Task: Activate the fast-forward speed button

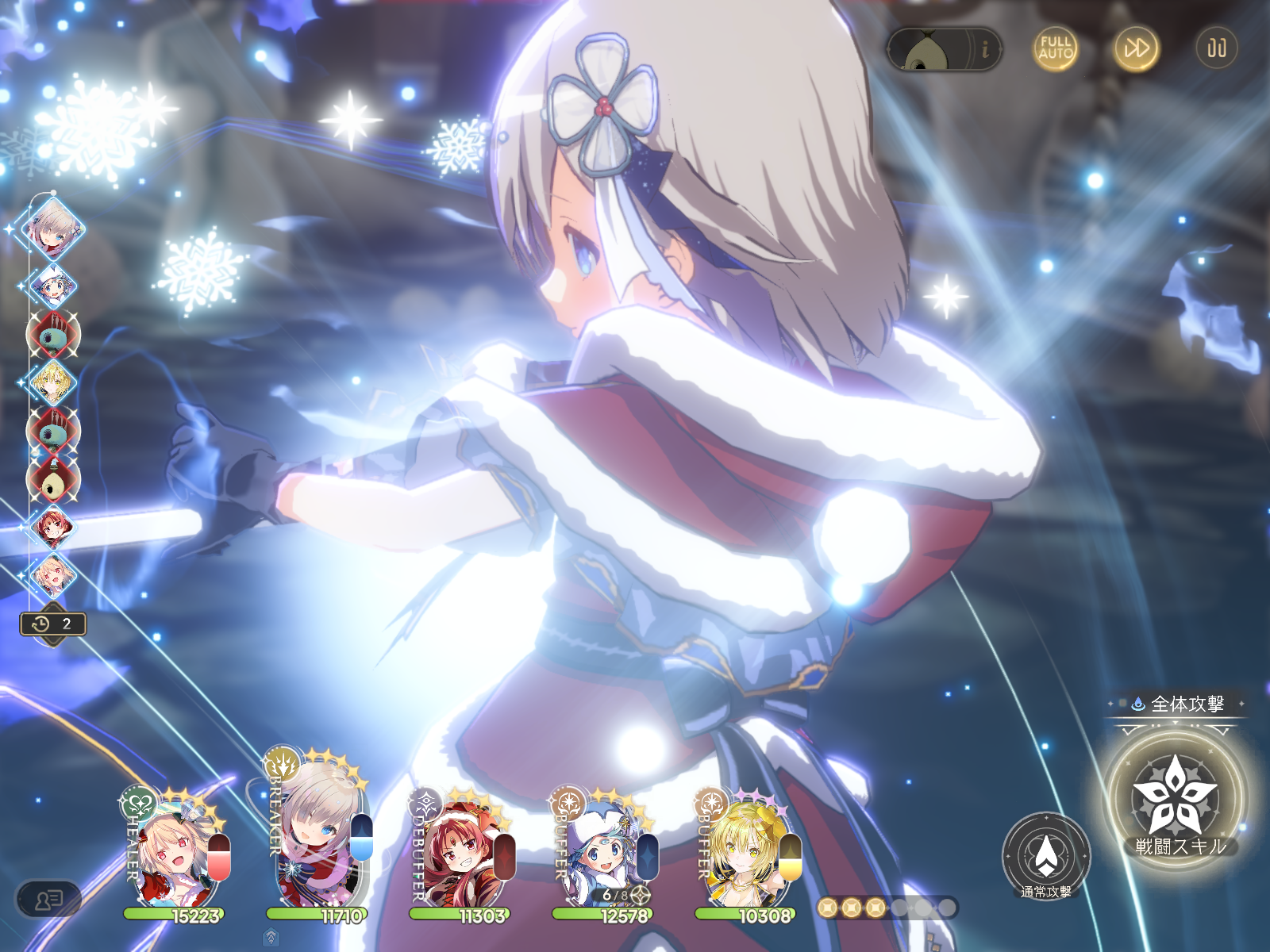Action: 1137,48
